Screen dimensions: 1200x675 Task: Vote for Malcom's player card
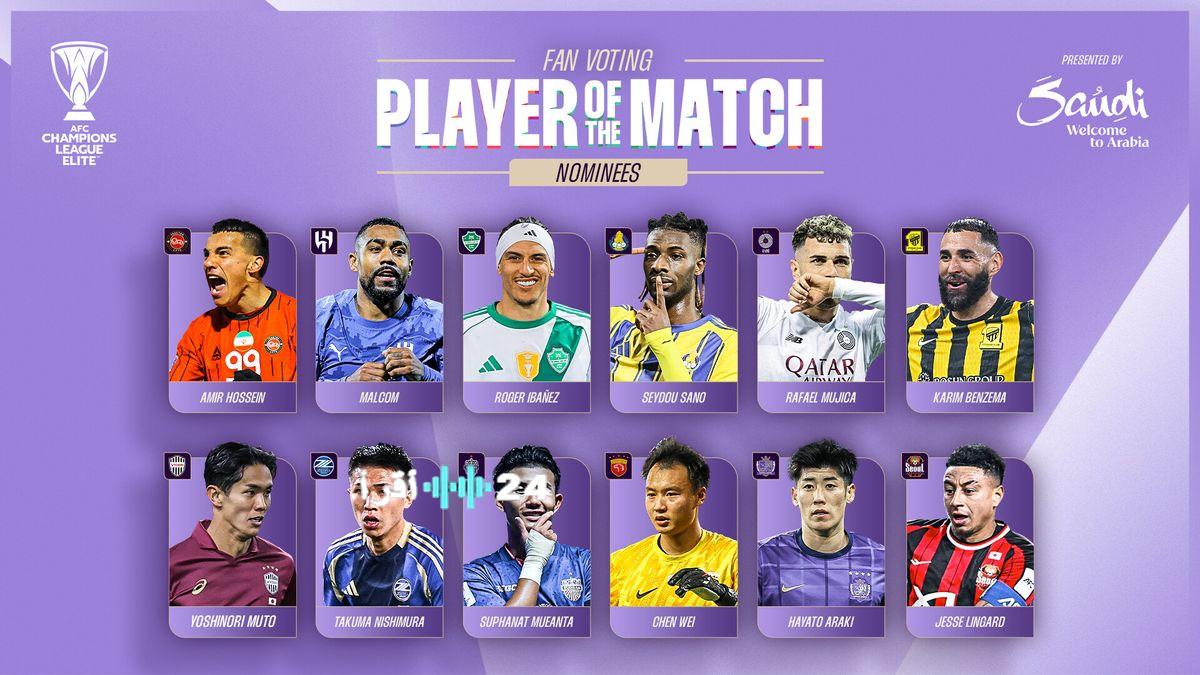[379, 320]
